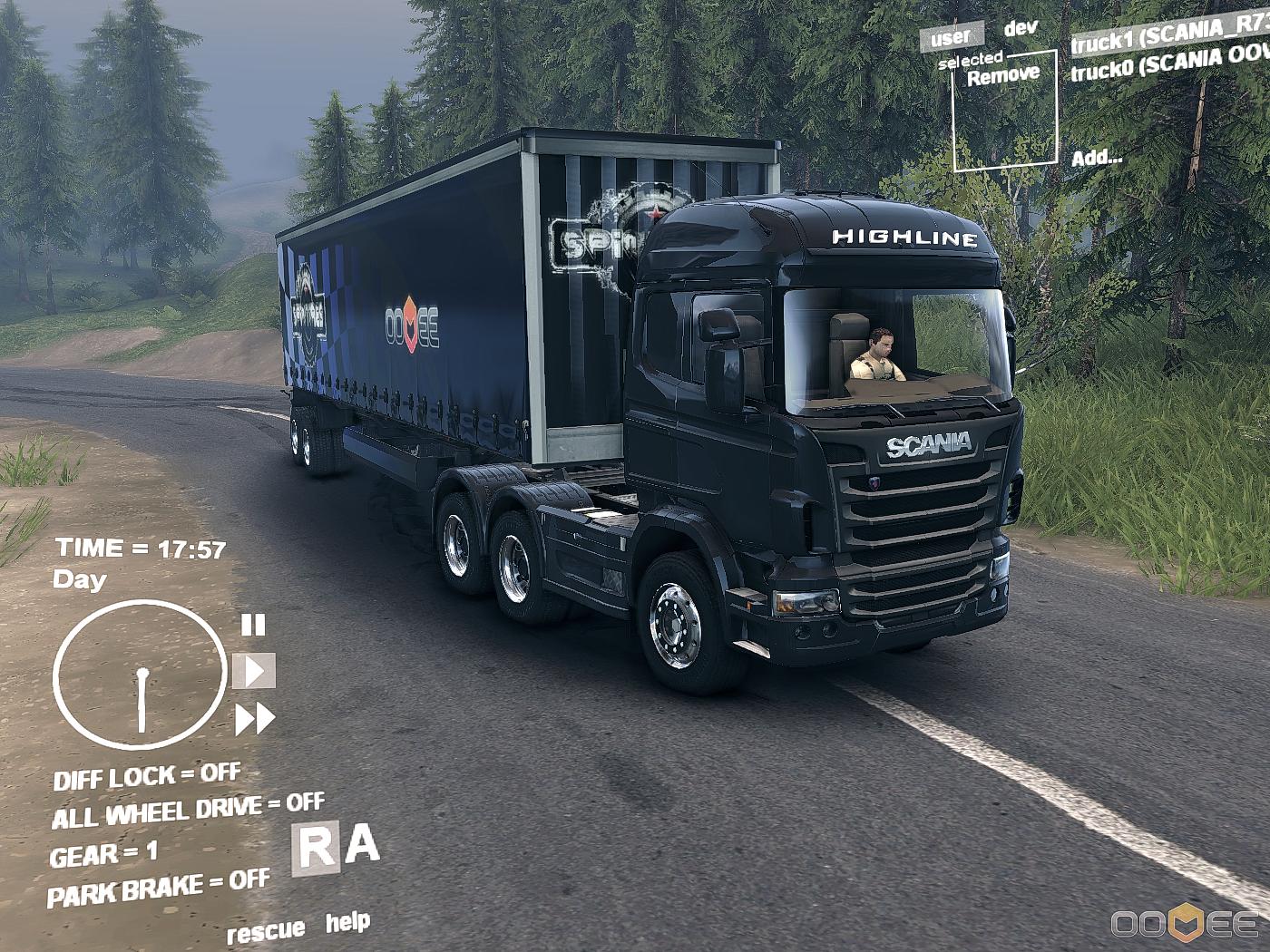Pause the time of day
The image size is (1270, 952).
[x=253, y=625]
